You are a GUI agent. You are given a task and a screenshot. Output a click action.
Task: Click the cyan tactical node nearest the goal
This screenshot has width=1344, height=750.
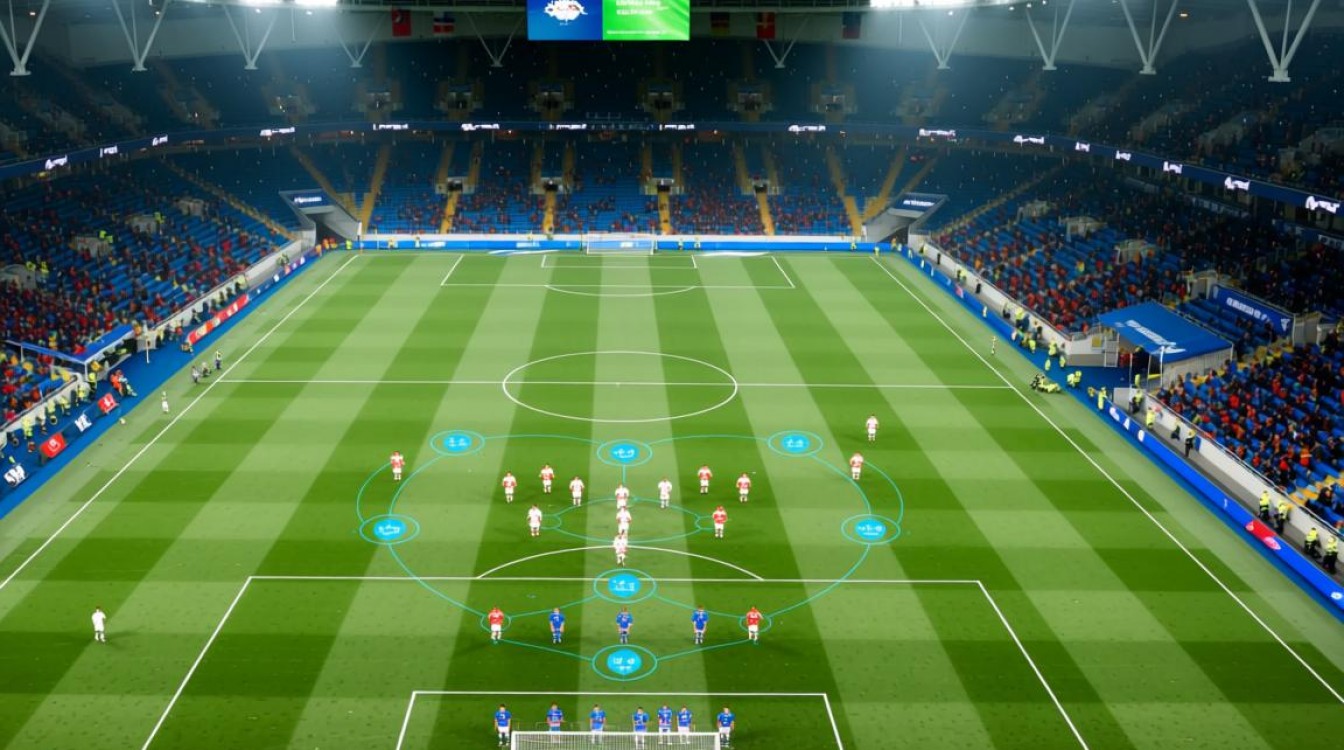point(624,662)
